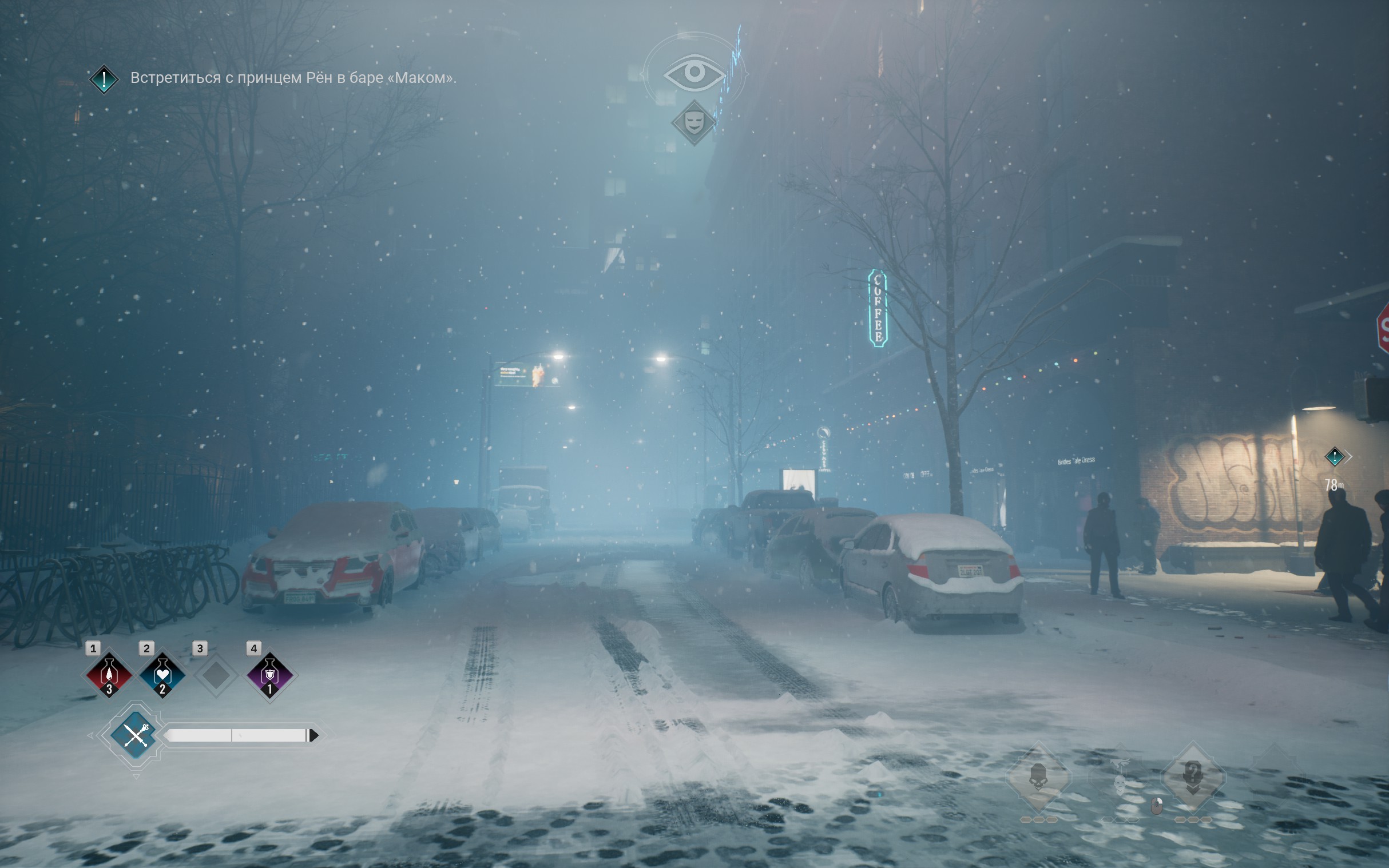The width and height of the screenshot is (1389, 868).
Task: Activate the skull ability
Action: click(1038, 778)
